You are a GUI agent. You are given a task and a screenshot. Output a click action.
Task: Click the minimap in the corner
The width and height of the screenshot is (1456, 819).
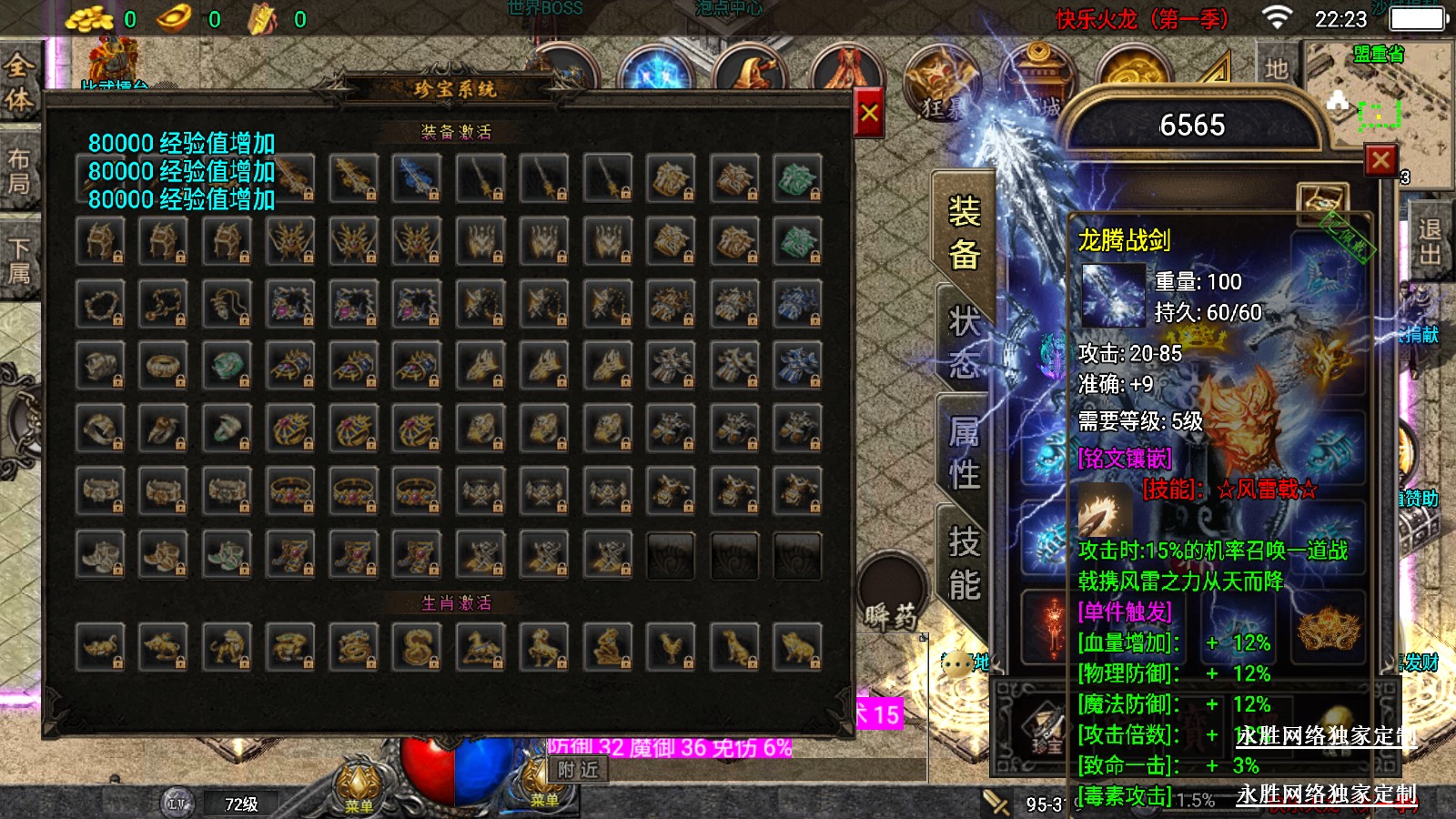[1379, 100]
